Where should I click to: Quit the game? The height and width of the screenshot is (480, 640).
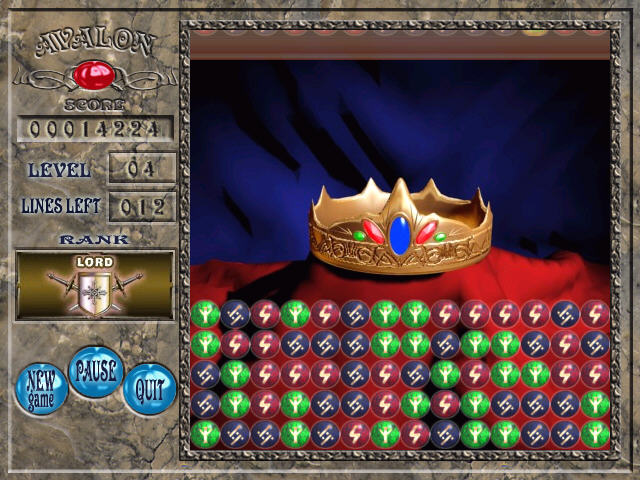(149, 388)
